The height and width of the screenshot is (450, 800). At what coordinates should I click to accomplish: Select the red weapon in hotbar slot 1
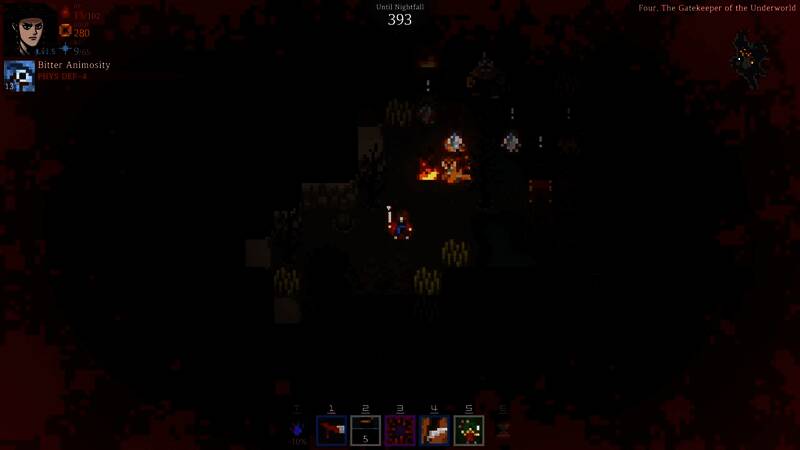[331, 430]
